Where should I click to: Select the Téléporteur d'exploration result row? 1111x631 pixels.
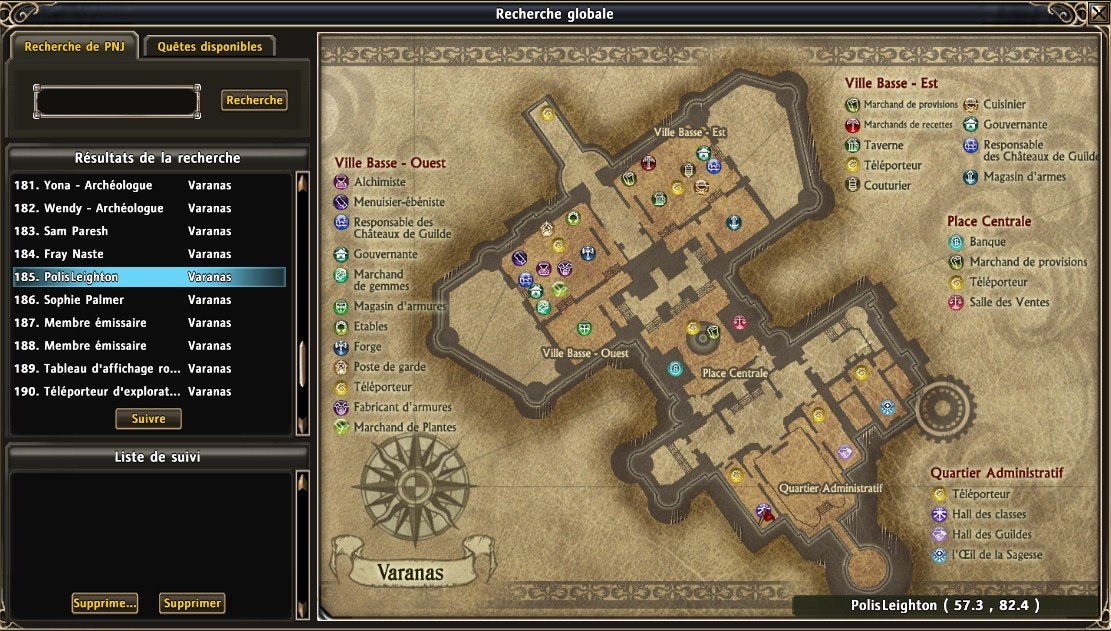tap(148, 392)
